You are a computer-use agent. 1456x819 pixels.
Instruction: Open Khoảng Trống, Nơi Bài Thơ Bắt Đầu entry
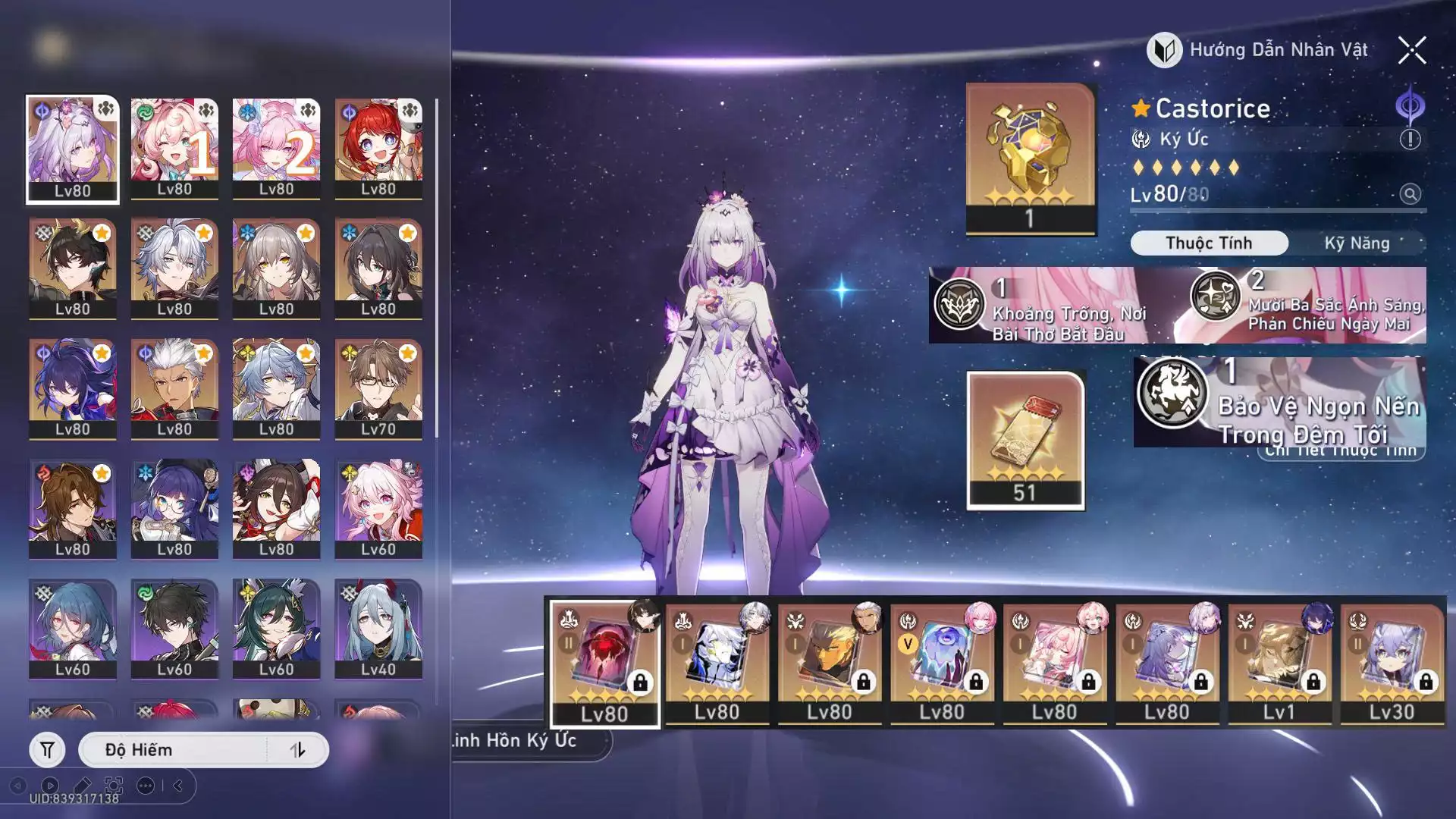click(x=1050, y=306)
